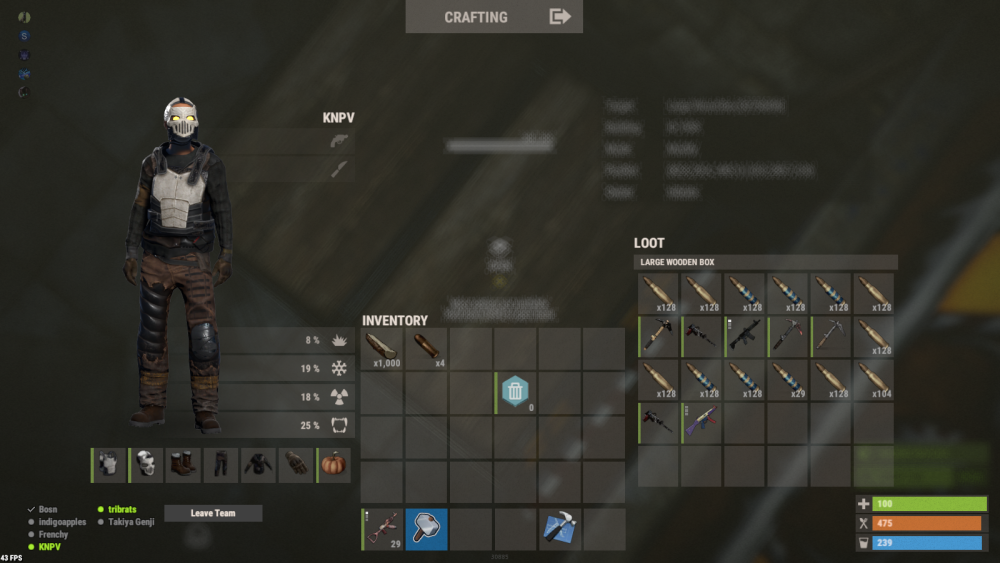Take the bare pickaxe next to ammo
The width and height of the screenshot is (1000, 563).
(831, 337)
